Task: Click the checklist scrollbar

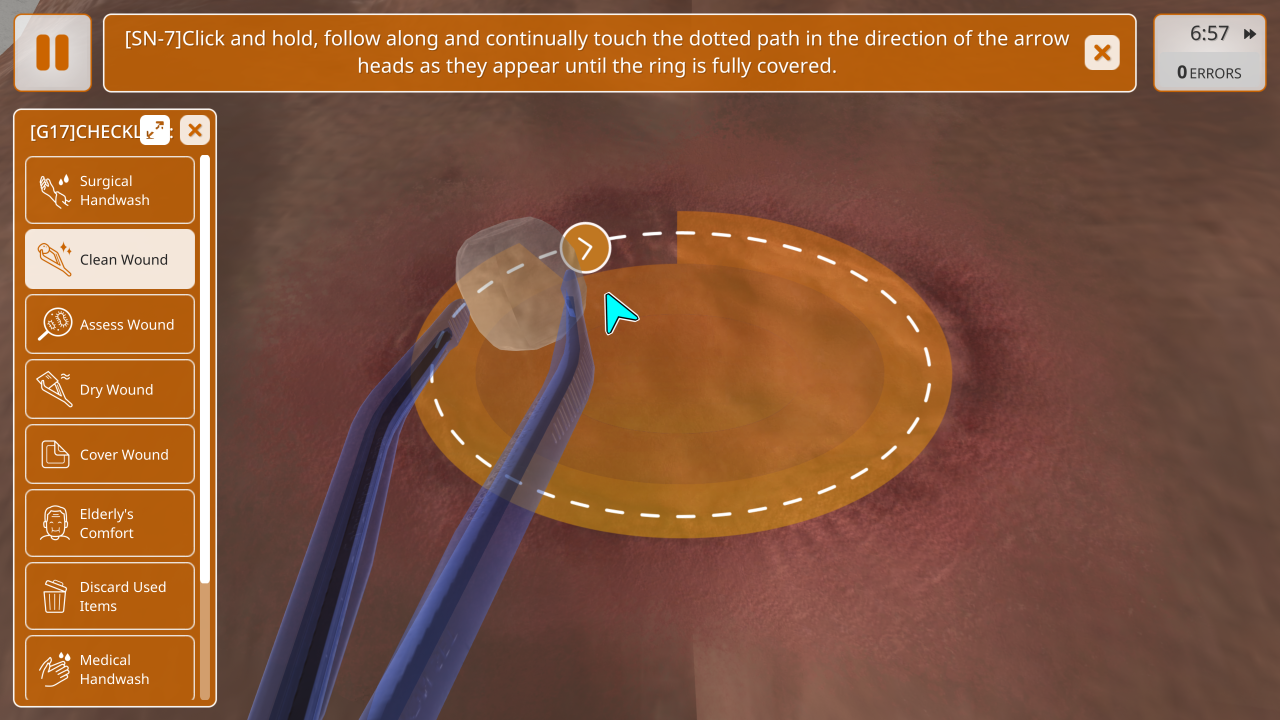Action: 205,370
